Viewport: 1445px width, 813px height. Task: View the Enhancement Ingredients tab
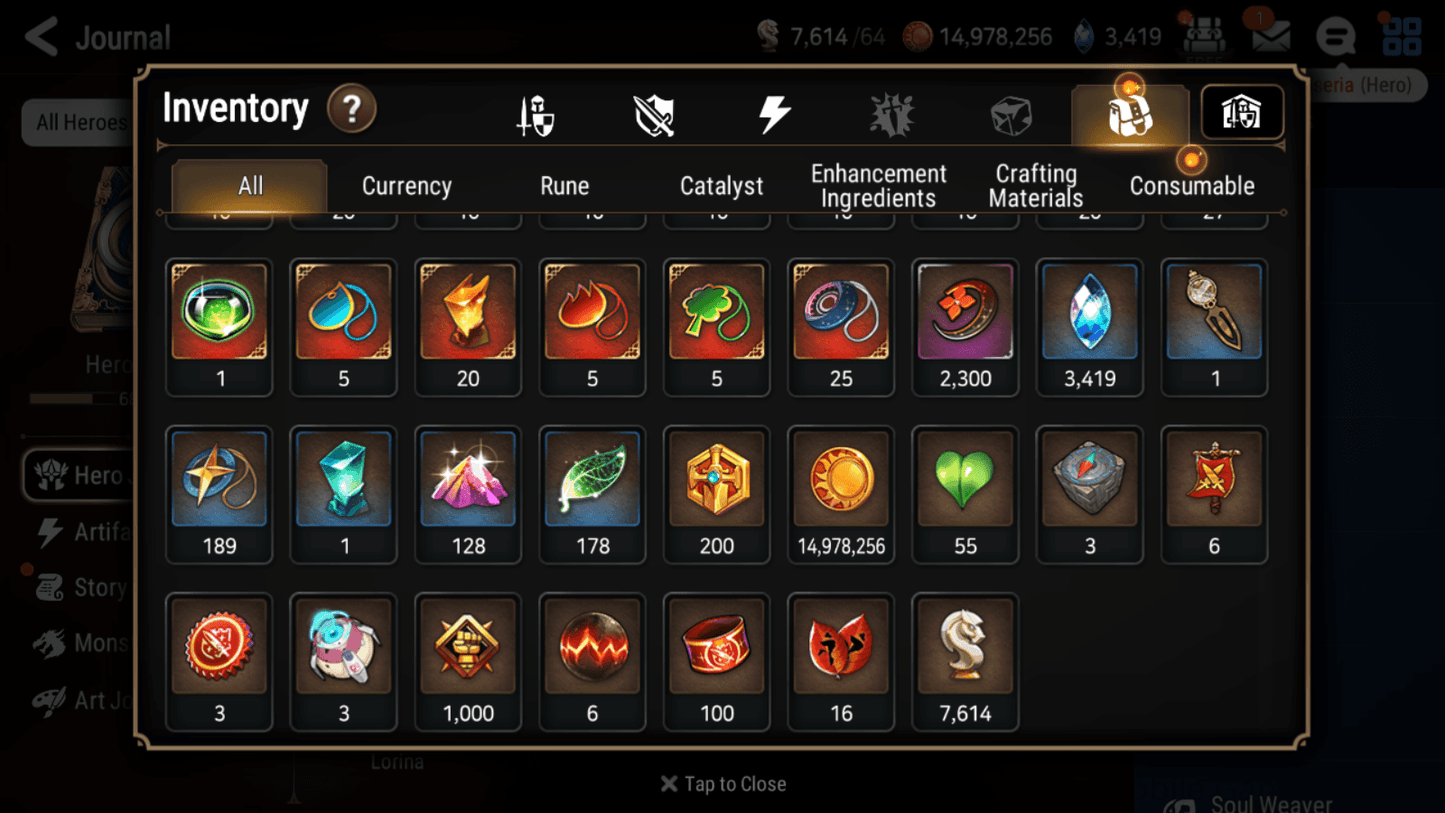pyautogui.click(x=878, y=185)
